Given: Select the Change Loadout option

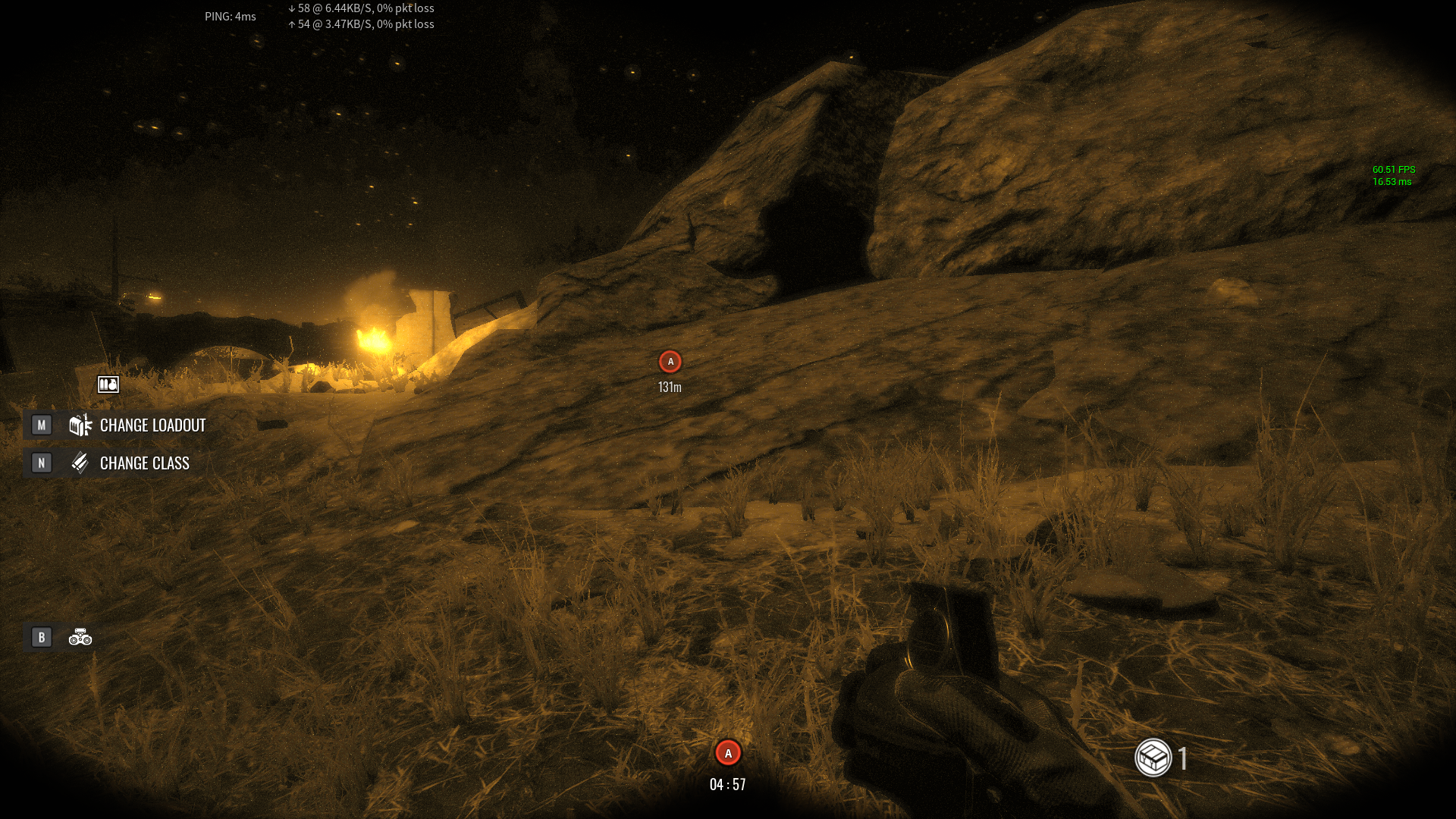Looking at the screenshot, I should (x=152, y=425).
